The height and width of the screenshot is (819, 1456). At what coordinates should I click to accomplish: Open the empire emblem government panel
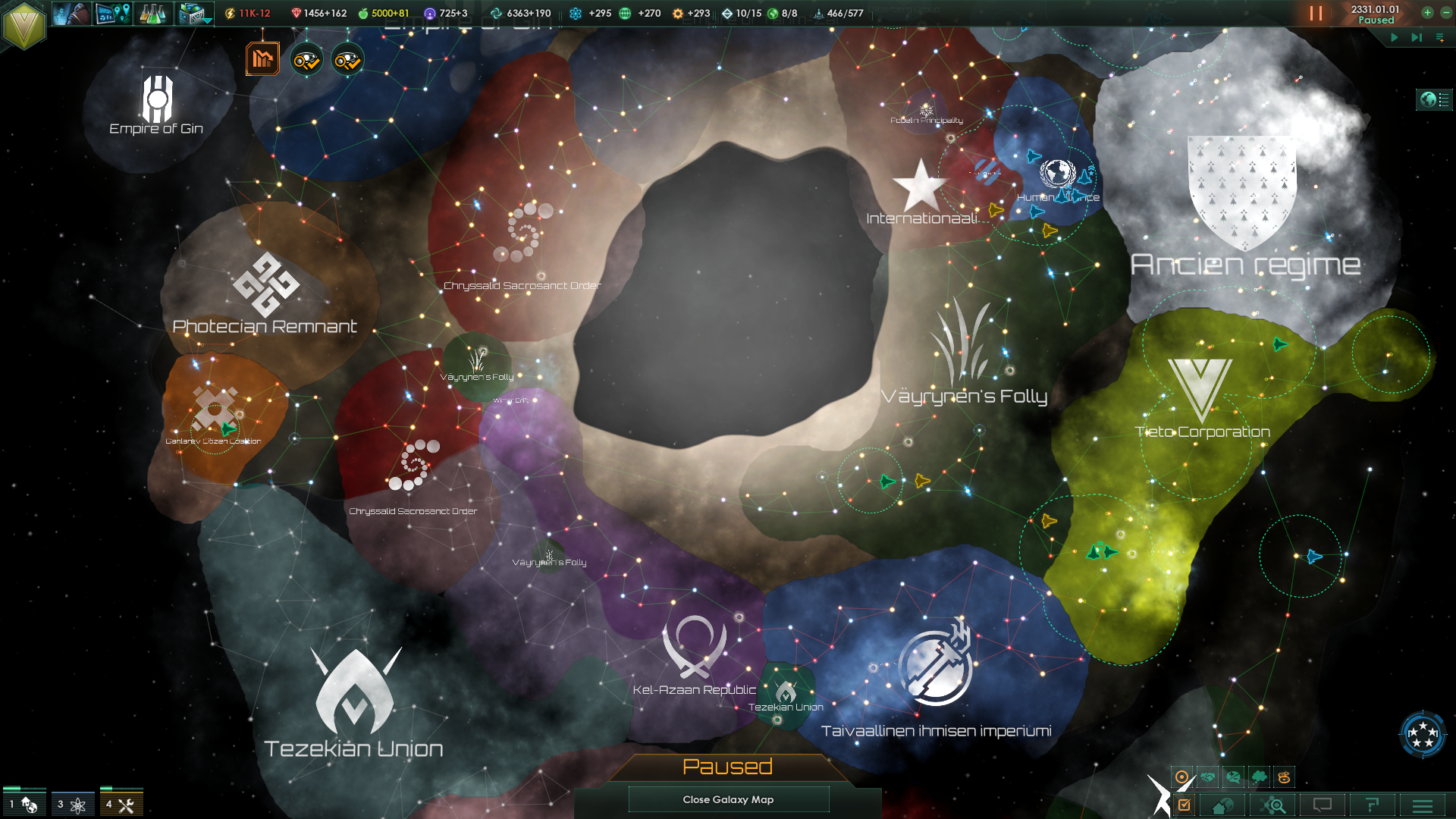point(24,25)
